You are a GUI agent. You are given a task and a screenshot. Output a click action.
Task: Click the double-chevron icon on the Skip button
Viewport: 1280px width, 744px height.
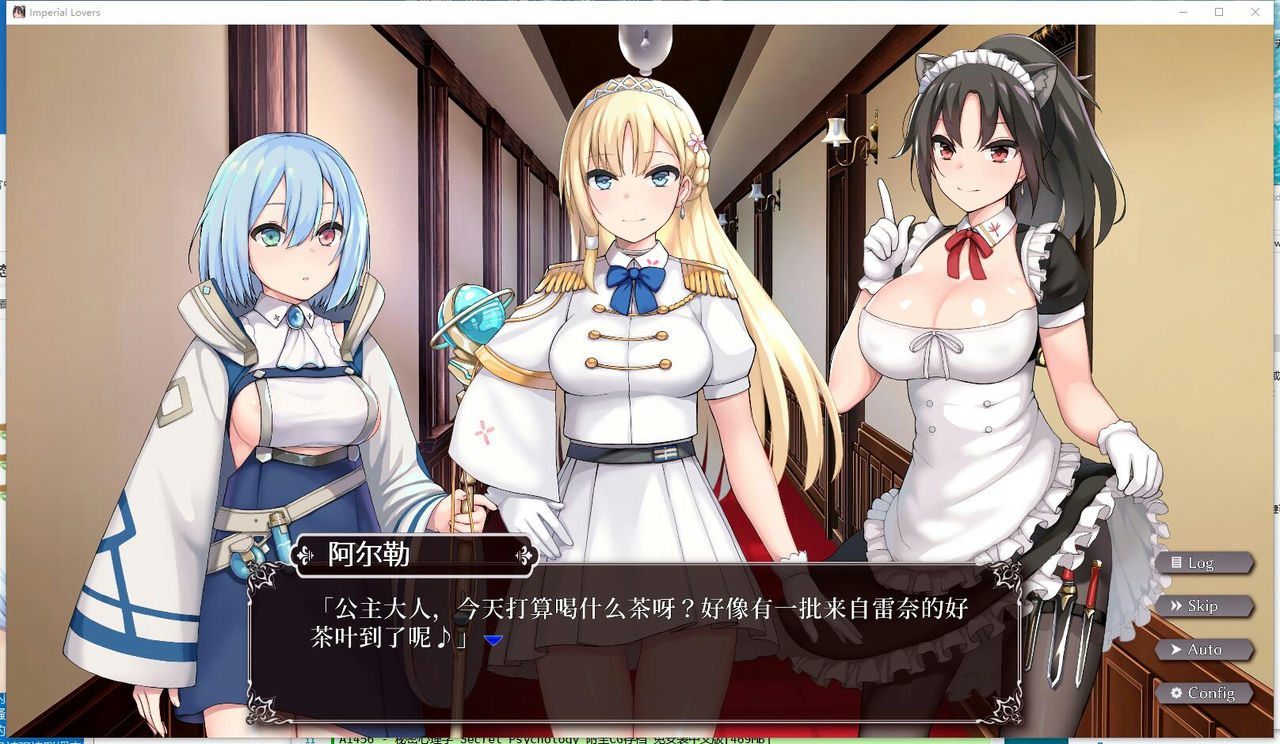(1177, 605)
